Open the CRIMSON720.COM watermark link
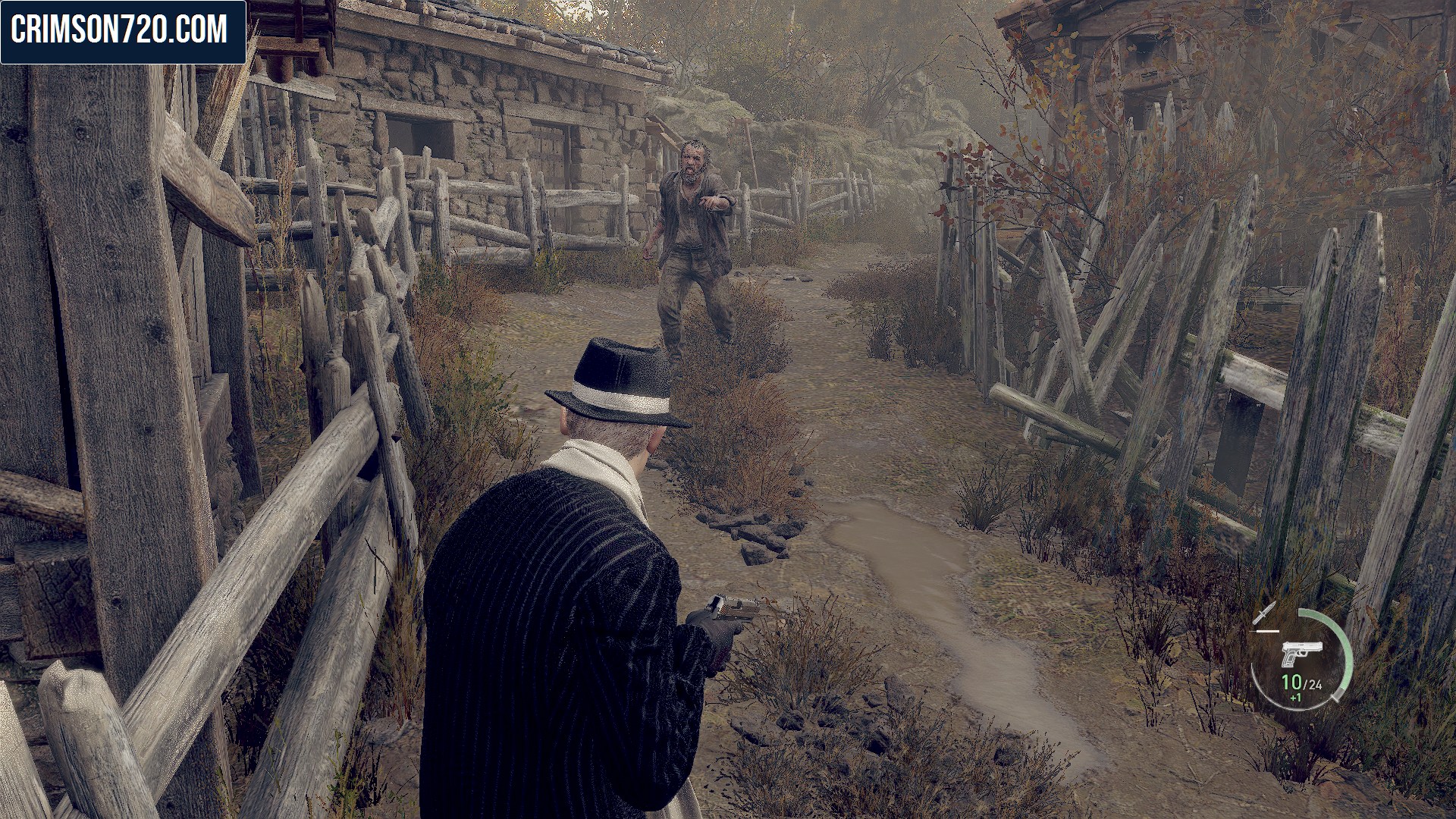 [120, 30]
